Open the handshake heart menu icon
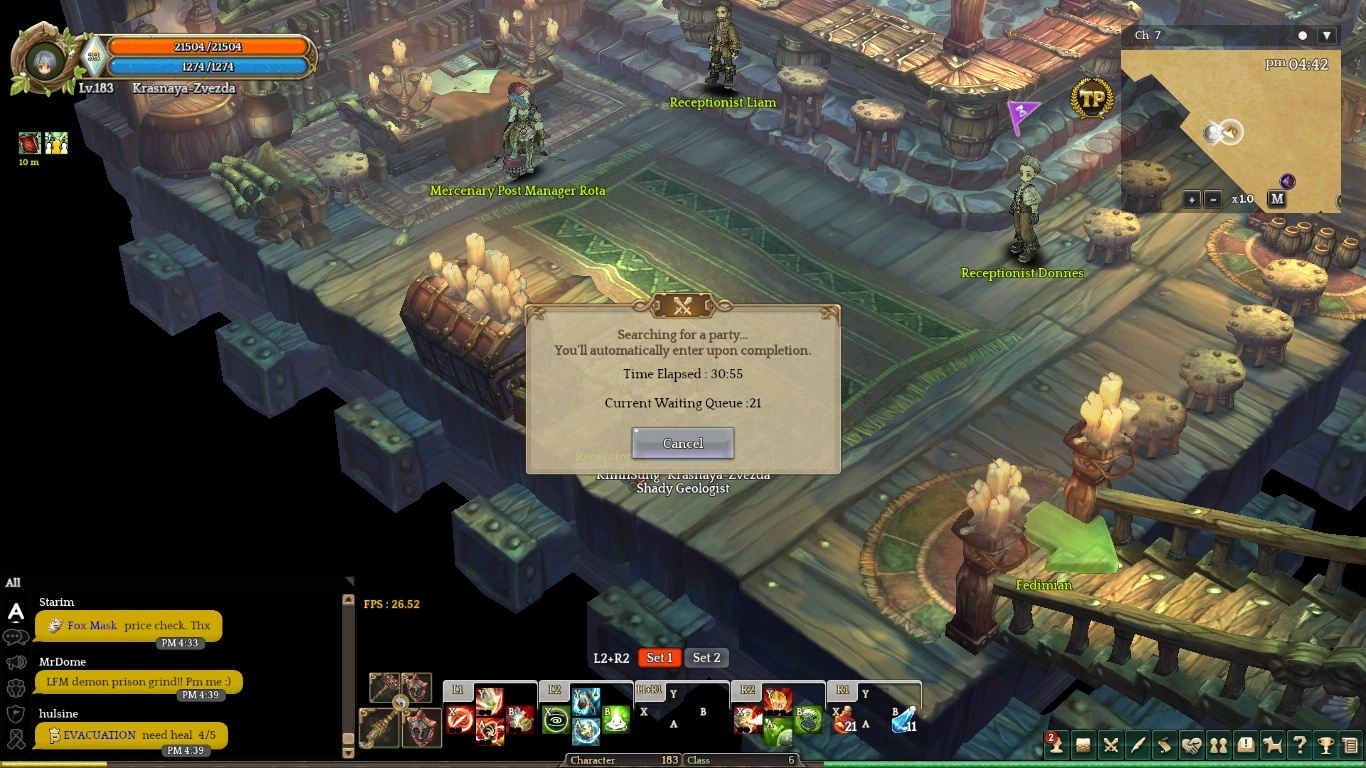Viewport: 1366px width, 768px height. pyautogui.click(x=1191, y=745)
